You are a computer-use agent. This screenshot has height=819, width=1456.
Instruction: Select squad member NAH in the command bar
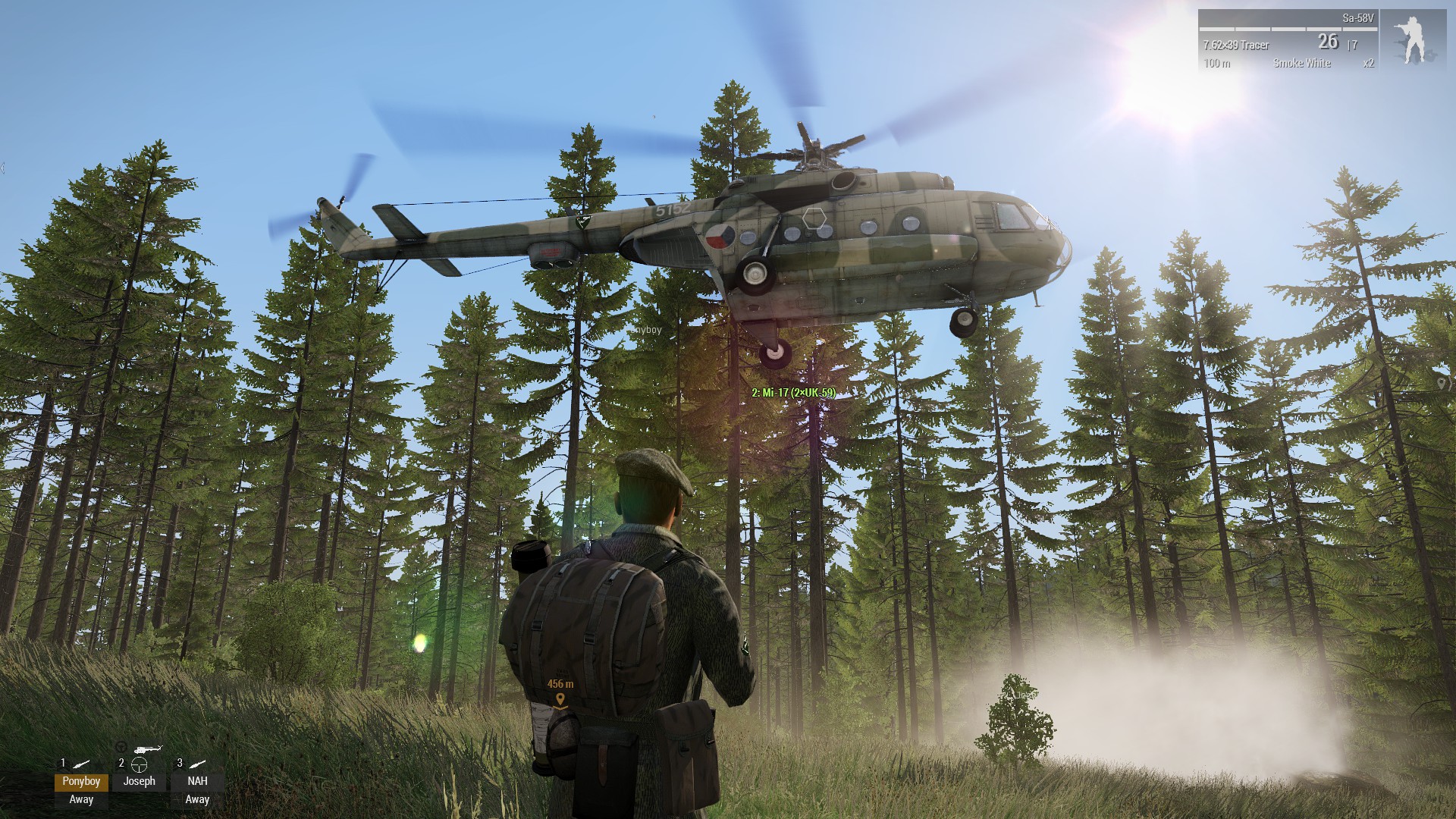tap(197, 781)
